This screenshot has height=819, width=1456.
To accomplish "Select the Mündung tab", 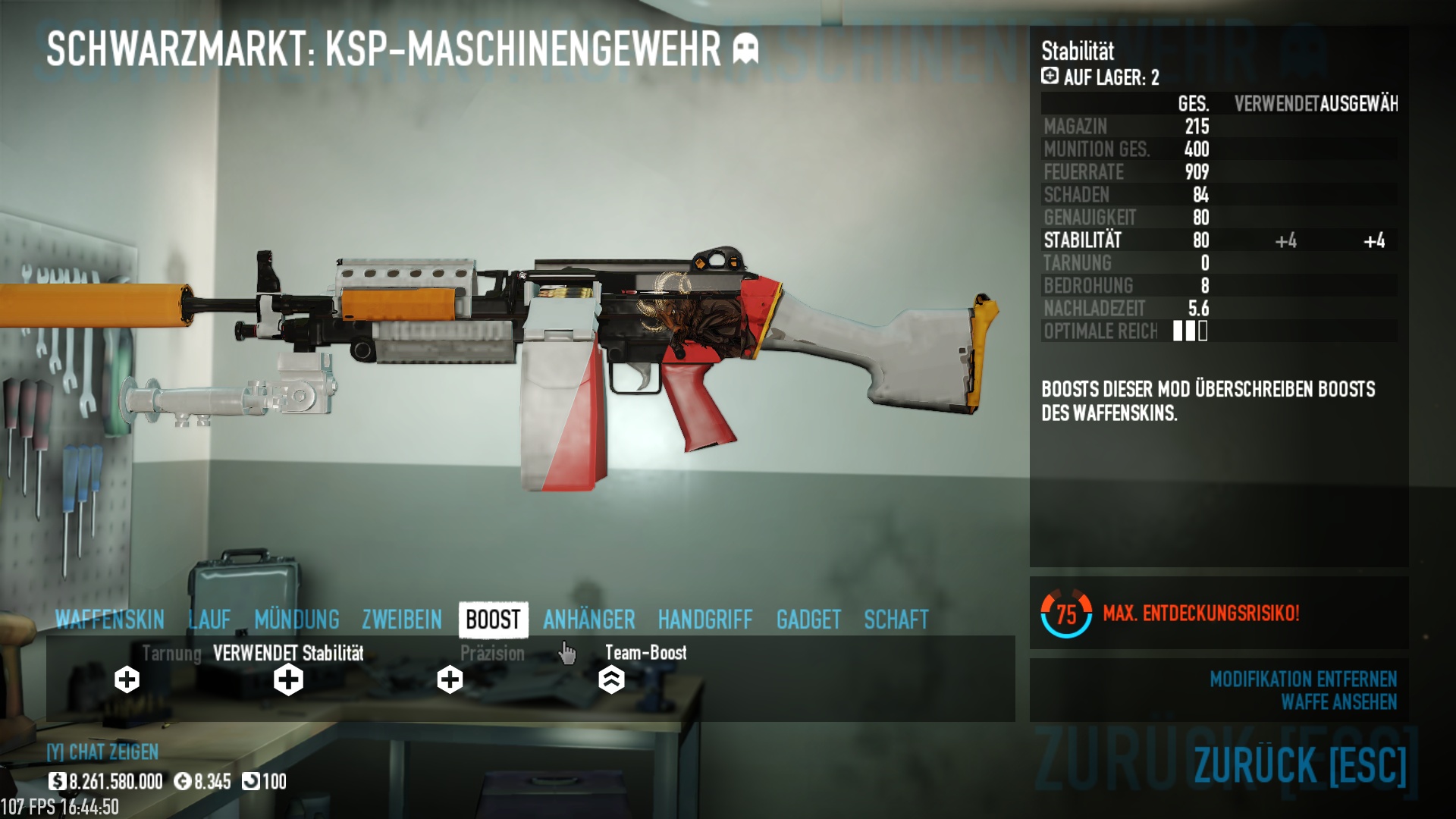I will pyautogui.click(x=297, y=620).
